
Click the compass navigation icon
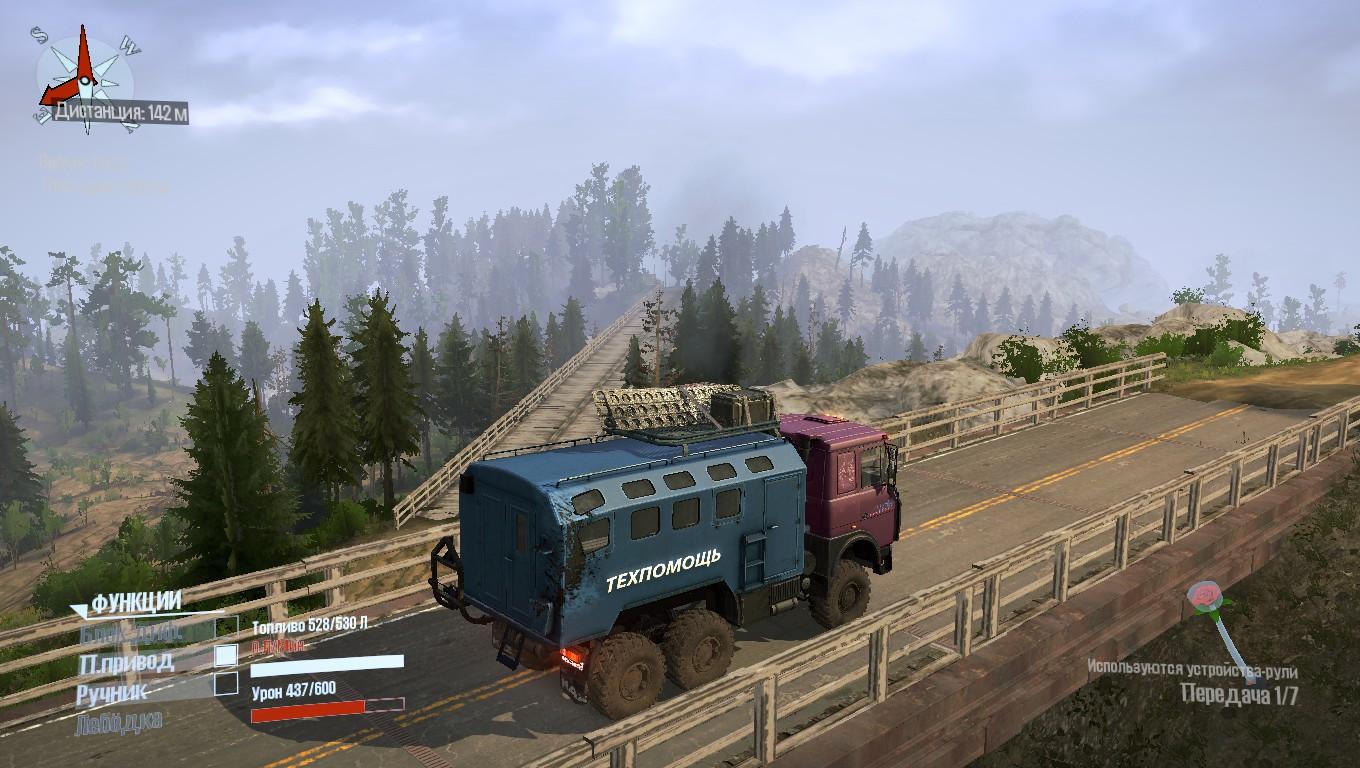[x=84, y=70]
